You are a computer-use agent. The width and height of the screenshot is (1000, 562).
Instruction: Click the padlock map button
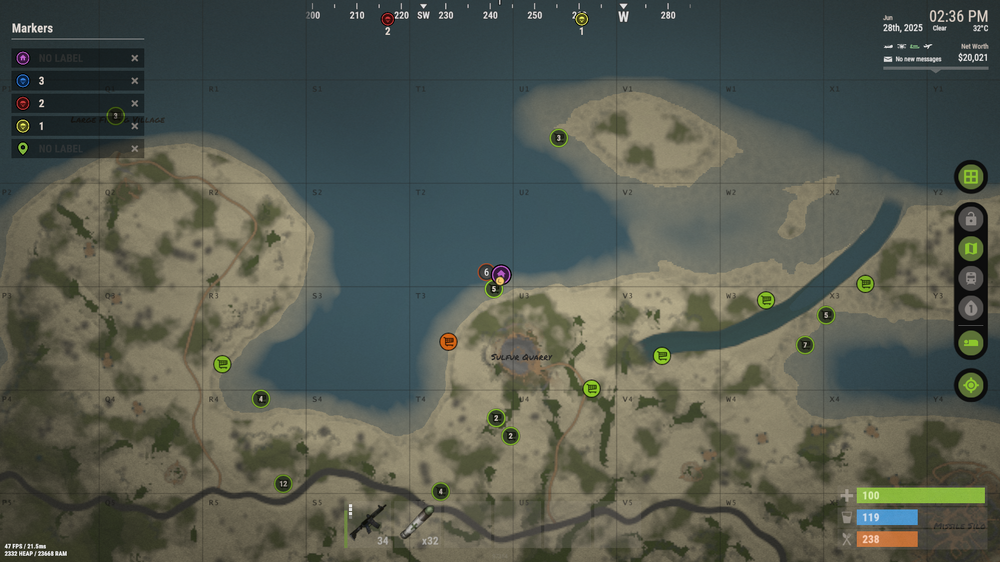(970, 219)
